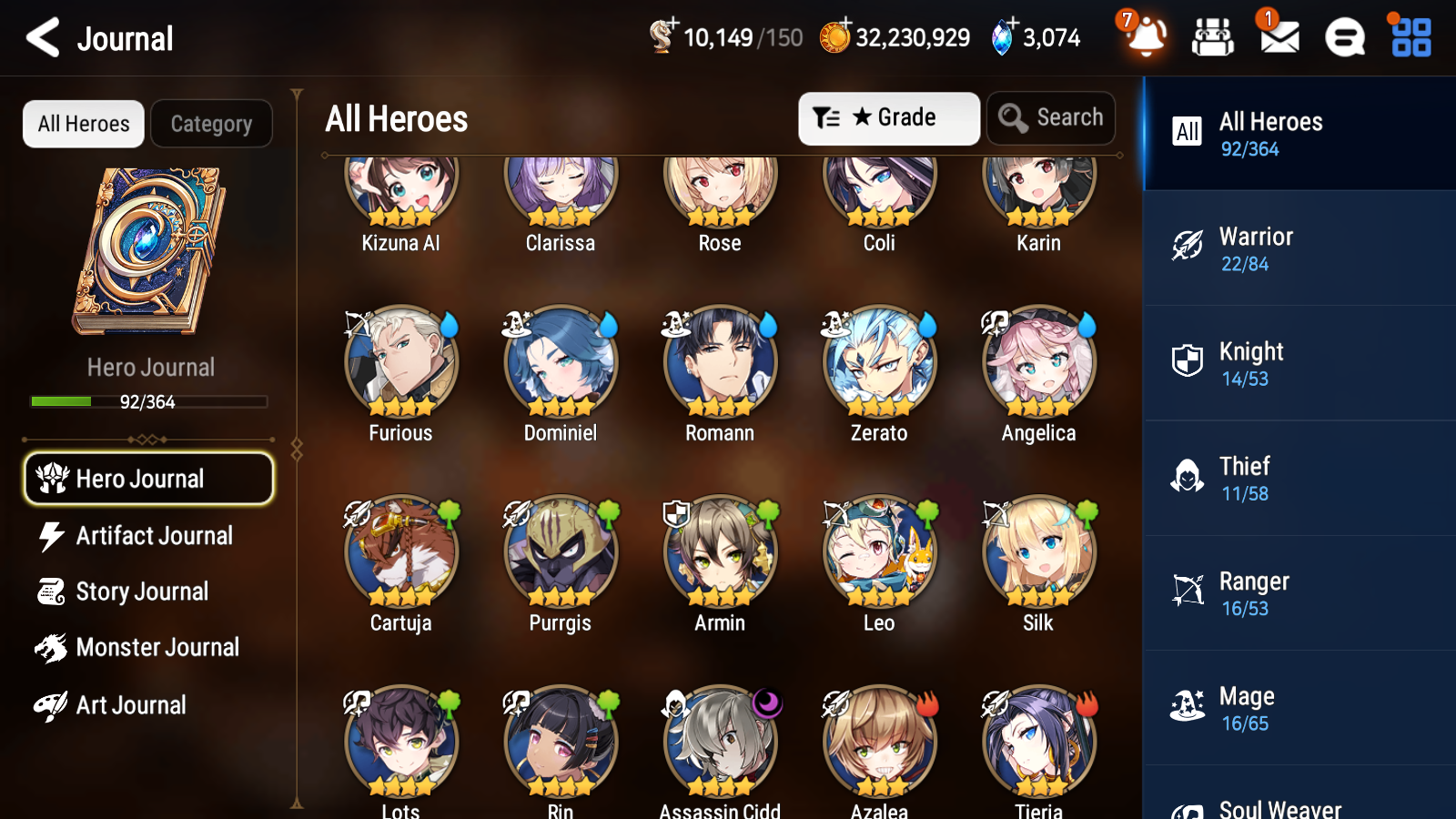Open the notification bell with 7 alerts

1146,38
